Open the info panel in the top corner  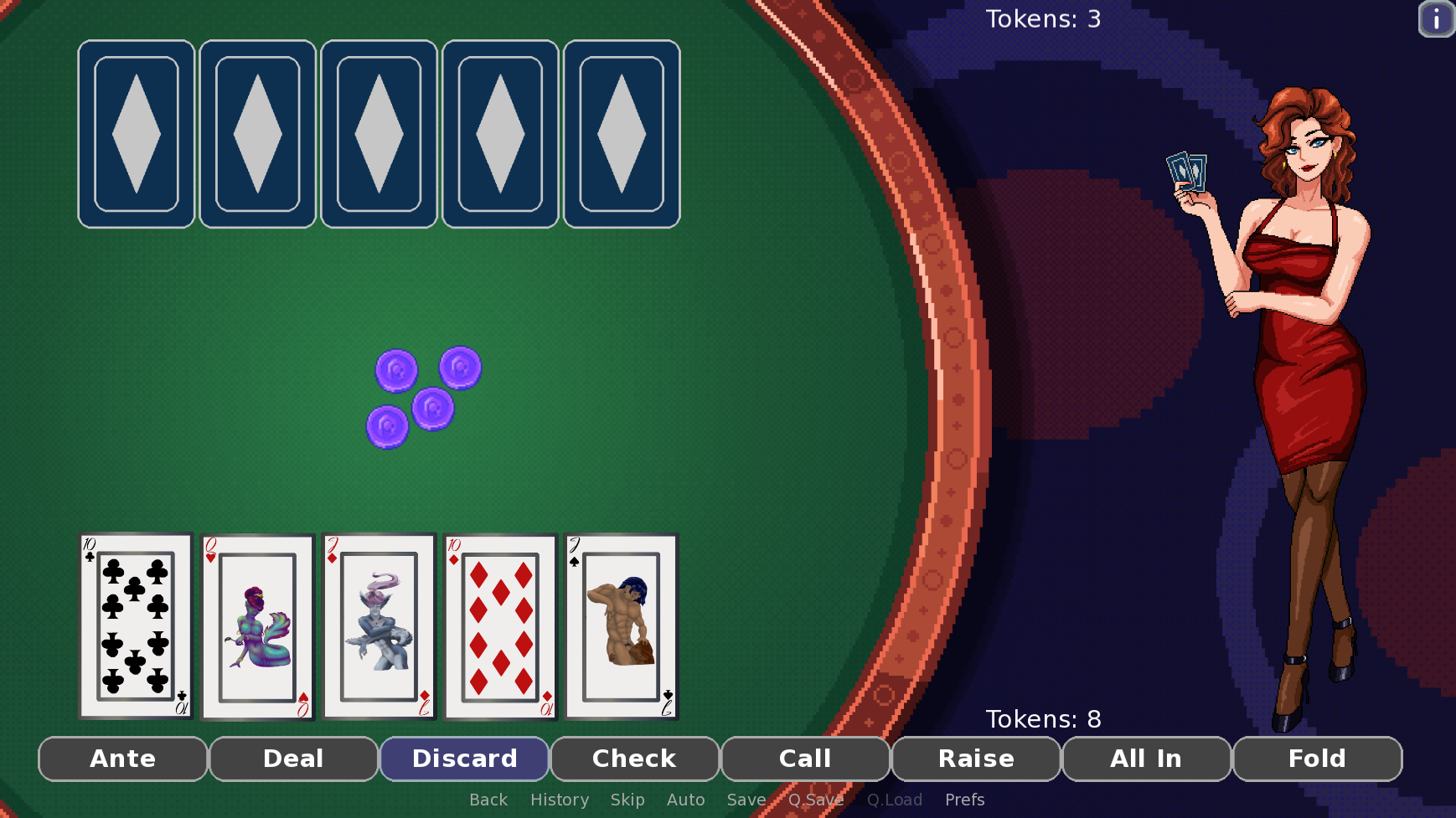click(1435, 18)
